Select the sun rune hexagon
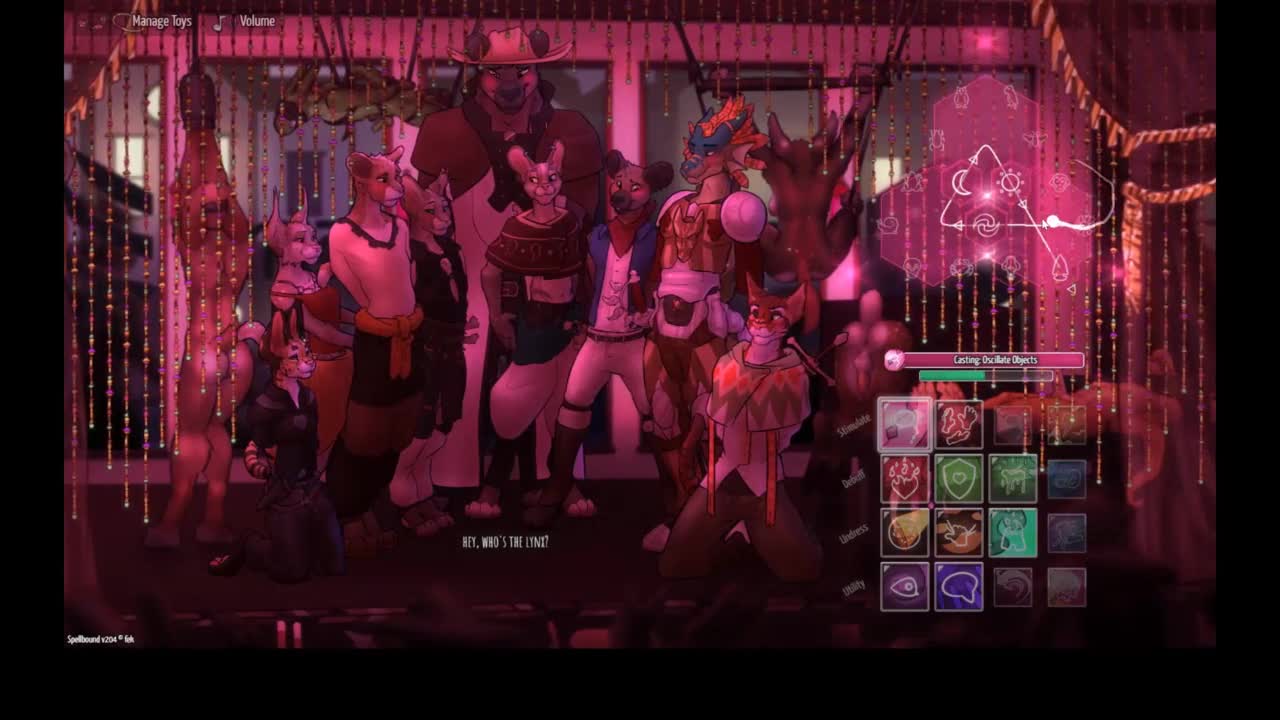The height and width of the screenshot is (720, 1280). (1011, 183)
